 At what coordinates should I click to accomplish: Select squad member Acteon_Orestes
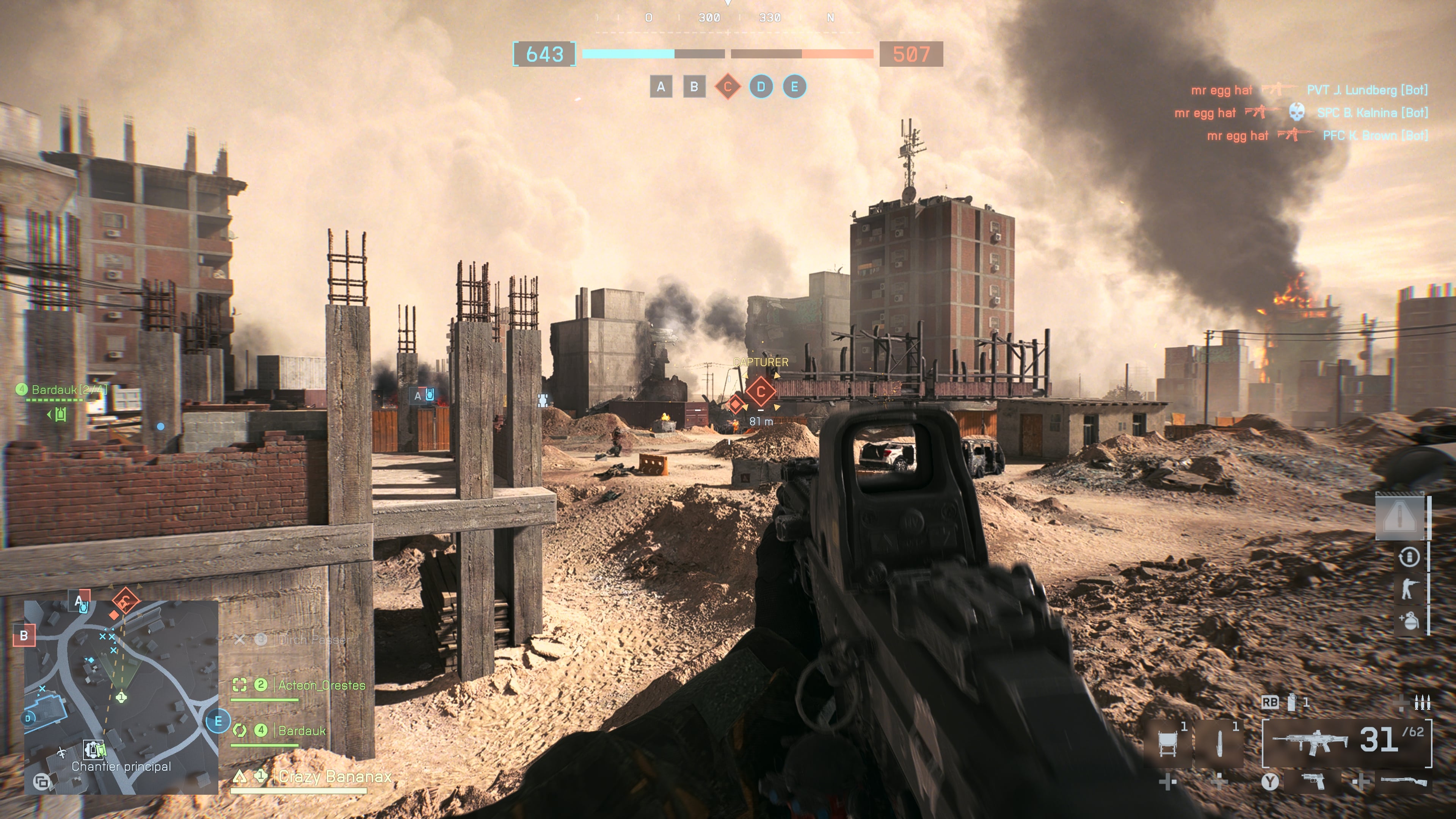[x=321, y=685]
